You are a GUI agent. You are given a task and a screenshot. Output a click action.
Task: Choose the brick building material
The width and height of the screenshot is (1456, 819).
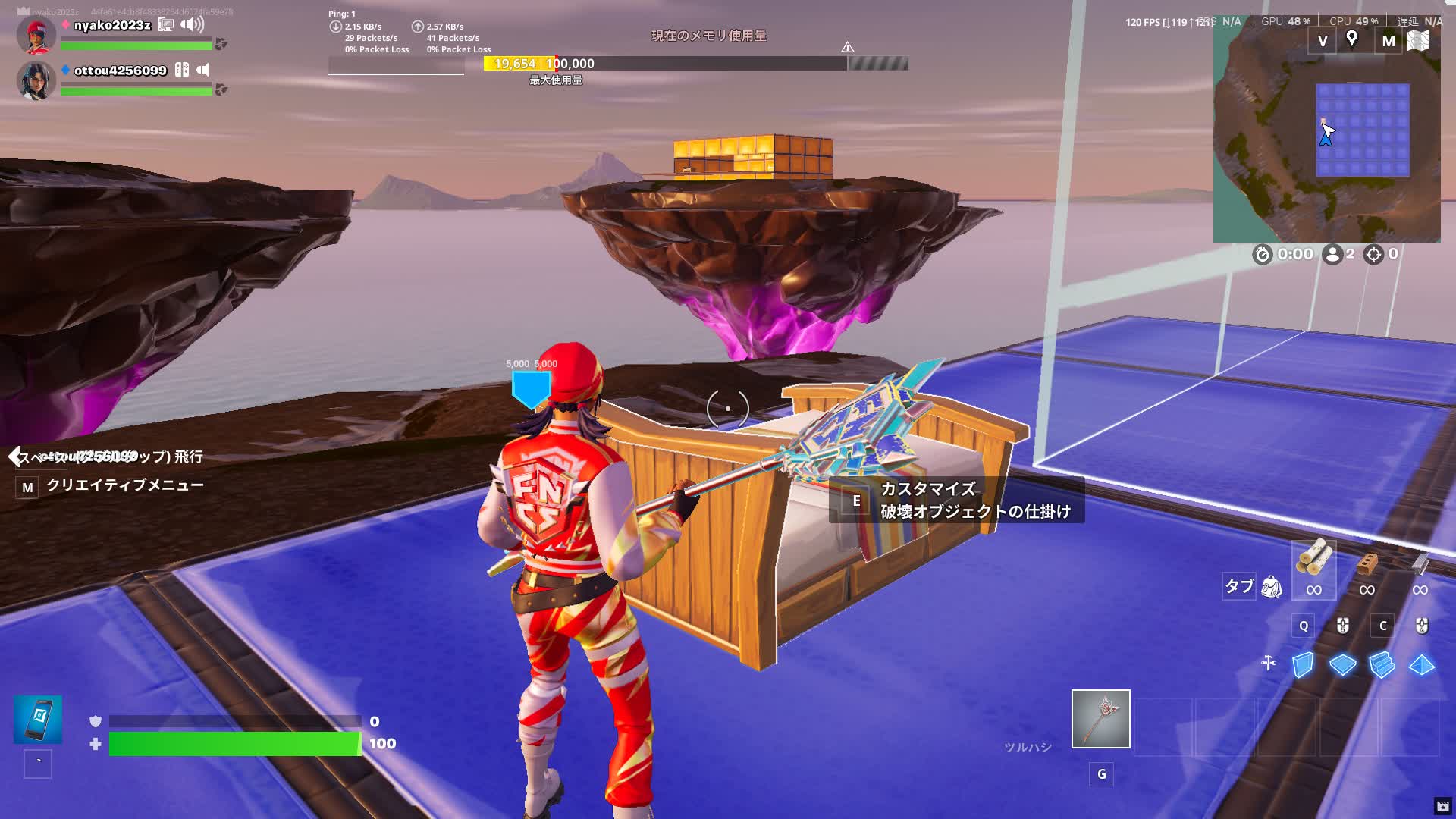point(1367,564)
